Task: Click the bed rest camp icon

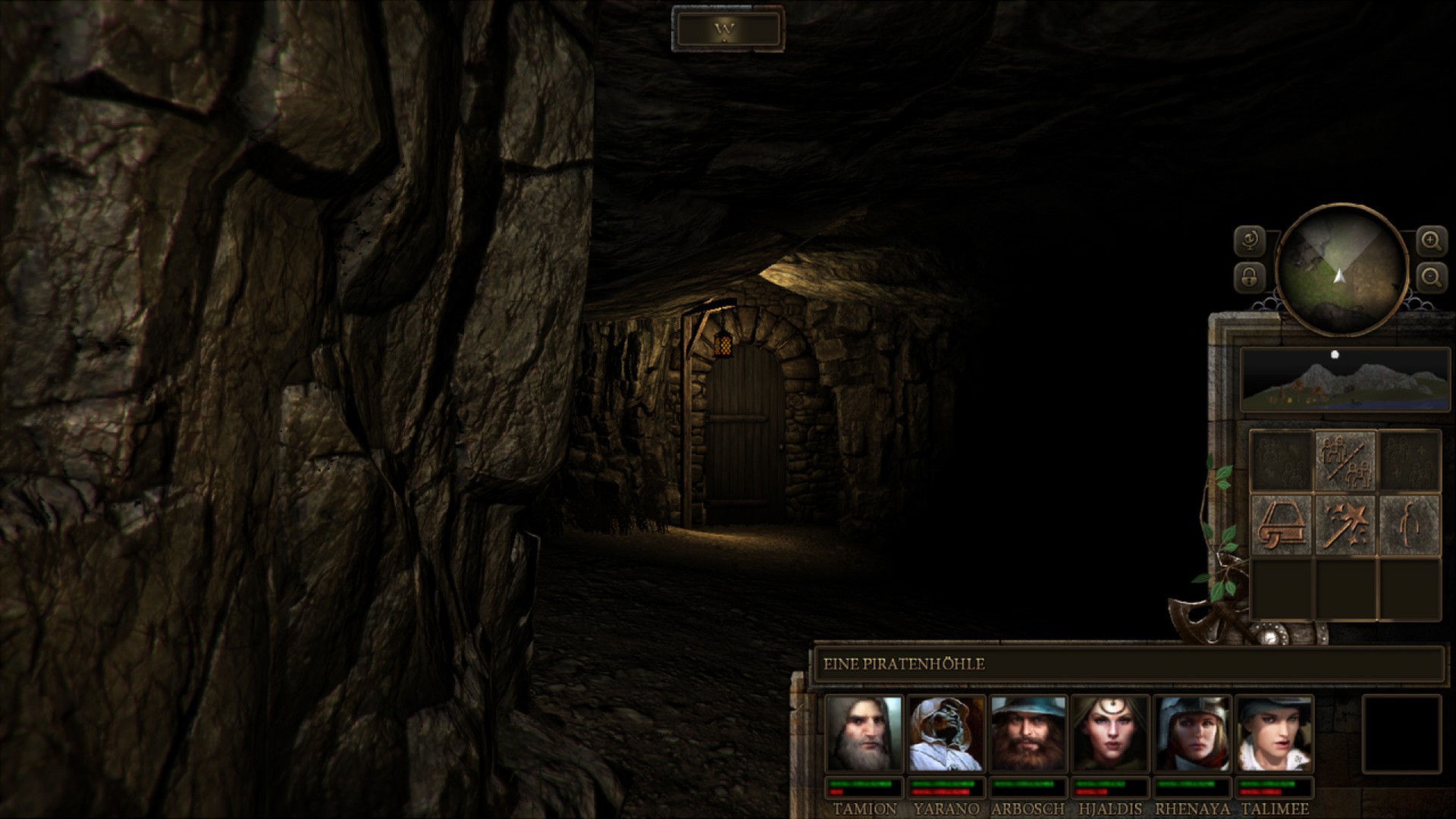Action: (x=1282, y=524)
